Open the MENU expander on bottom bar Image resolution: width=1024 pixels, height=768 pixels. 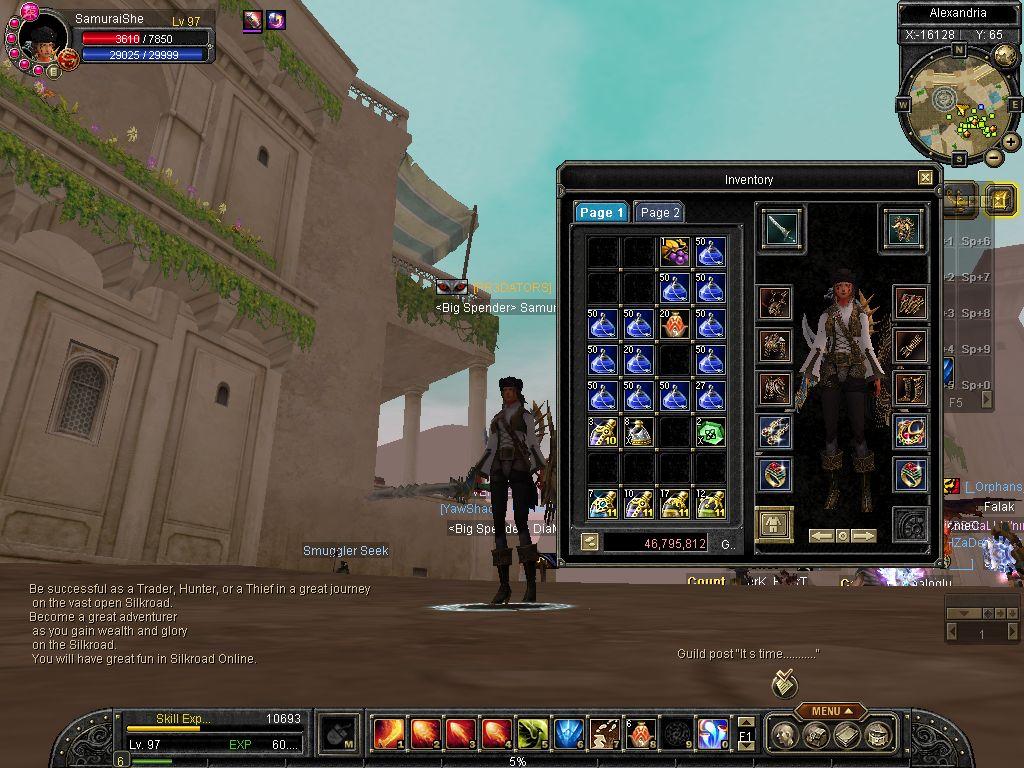pos(830,711)
